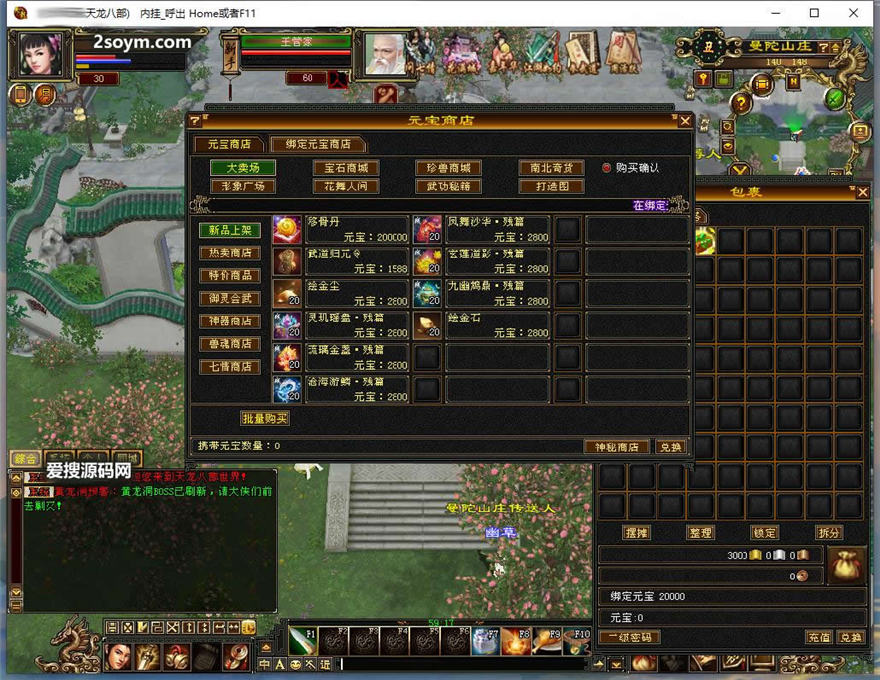The image size is (880, 680).
Task: Click the 批量购买 bulk buy button
Action: coord(265,418)
